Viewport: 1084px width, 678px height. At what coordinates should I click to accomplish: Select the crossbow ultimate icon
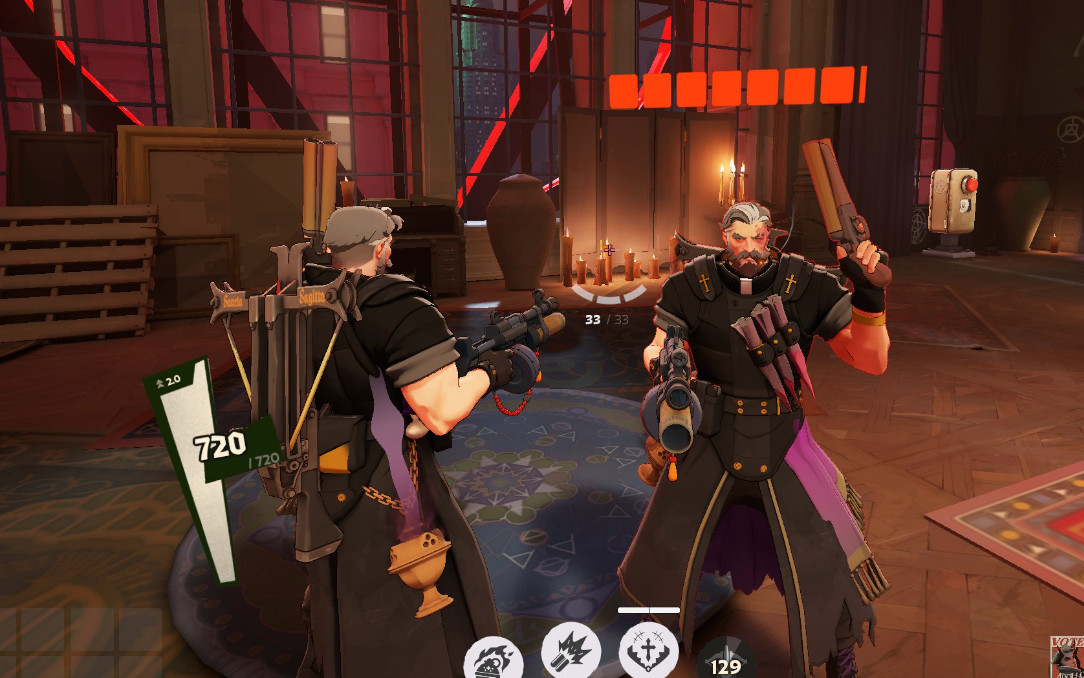[x=727, y=660]
